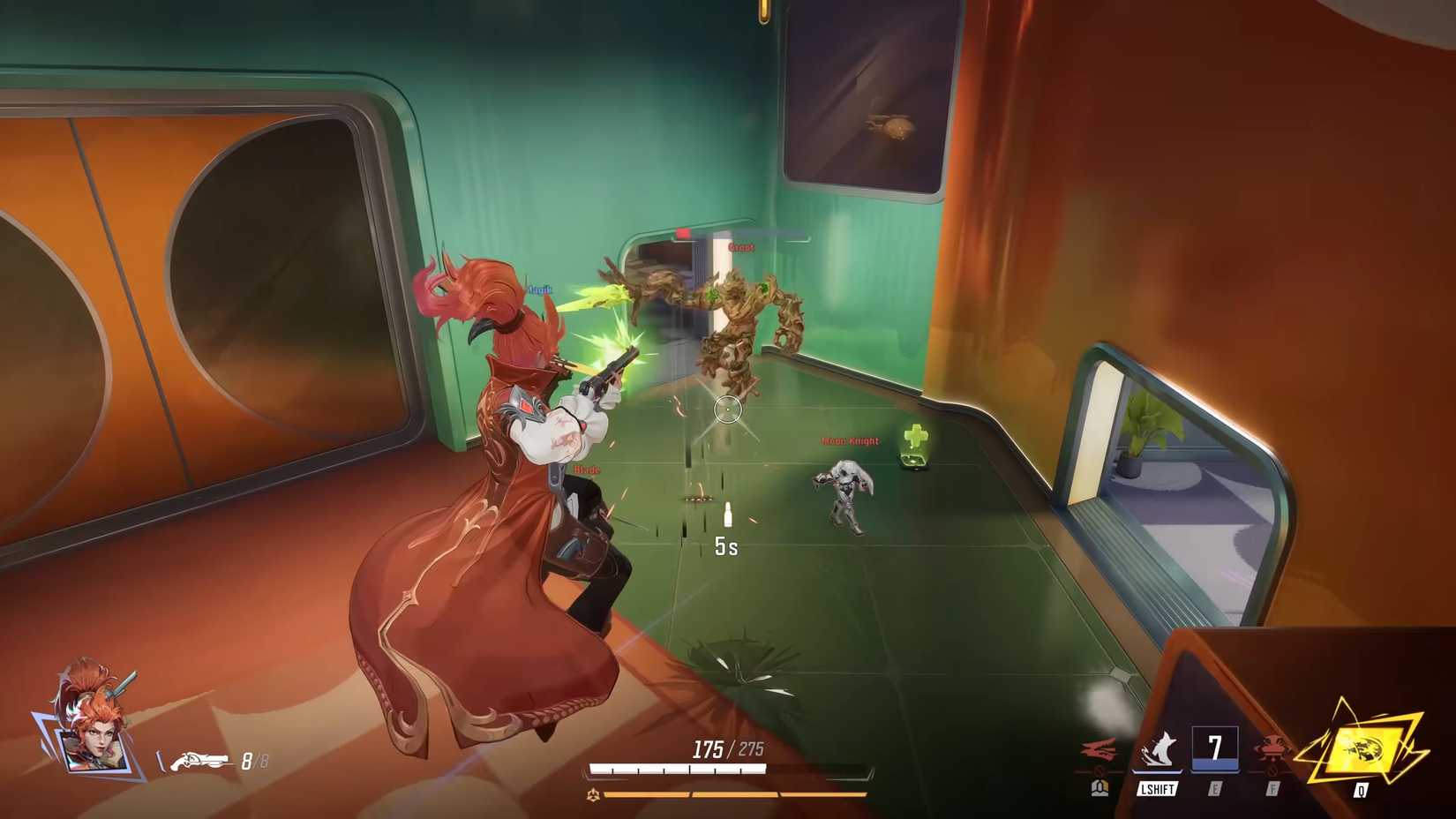Click Blade's nameplate on your character
This screenshot has width=1456, height=819.
(586, 470)
